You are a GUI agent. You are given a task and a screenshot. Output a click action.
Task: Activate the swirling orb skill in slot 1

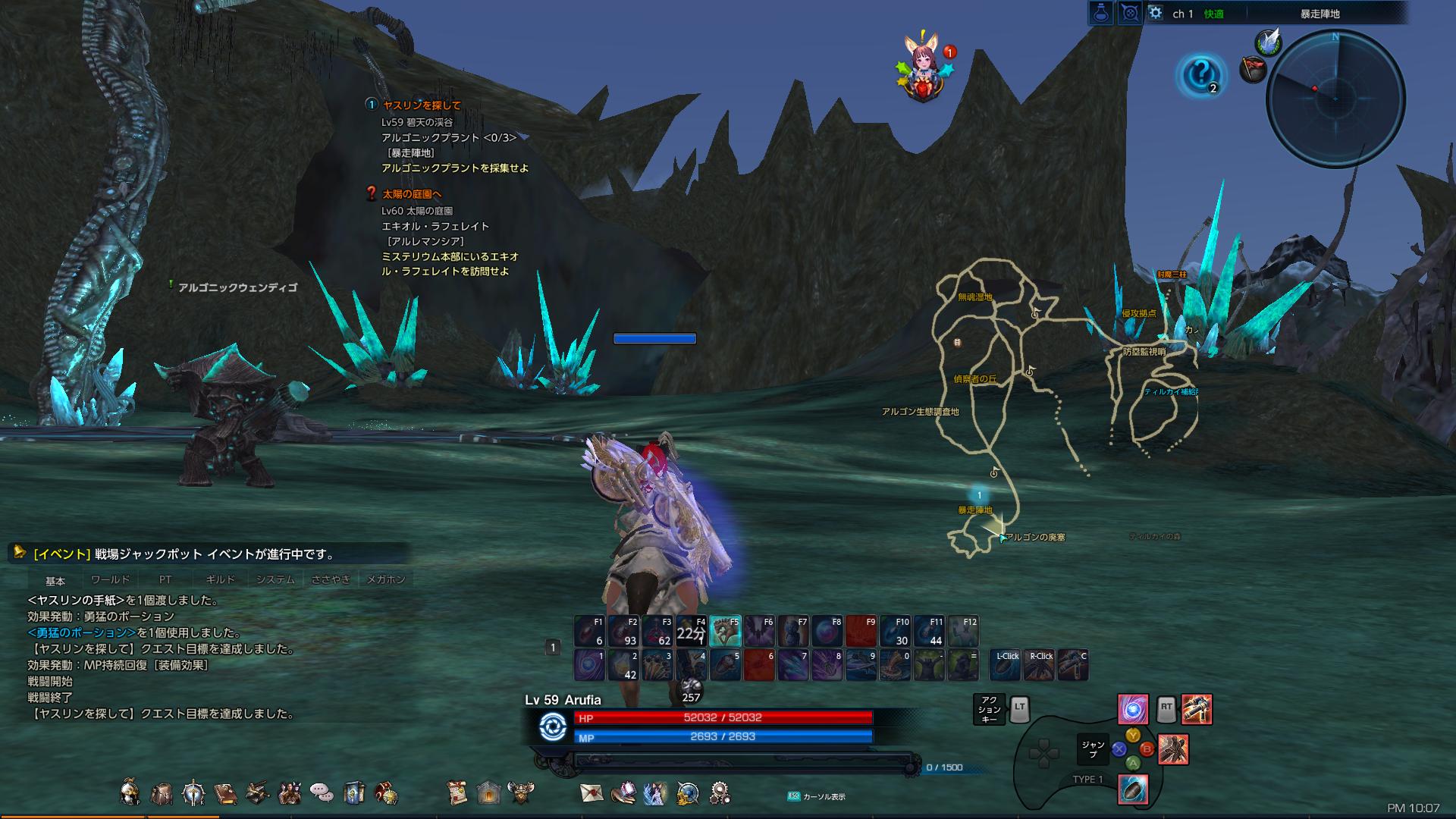[589, 665]
